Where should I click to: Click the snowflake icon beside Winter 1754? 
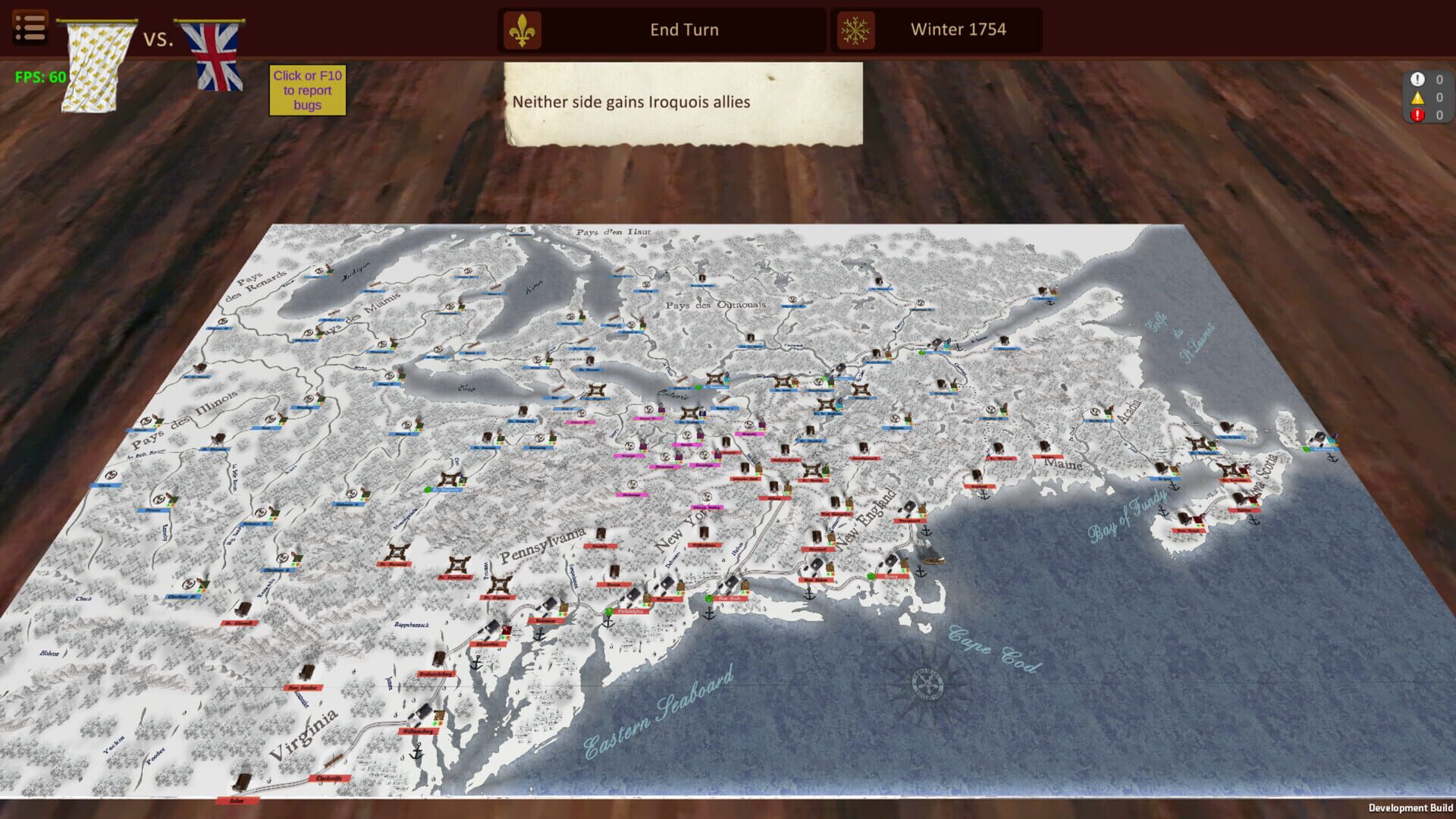(x=855, y=30)
